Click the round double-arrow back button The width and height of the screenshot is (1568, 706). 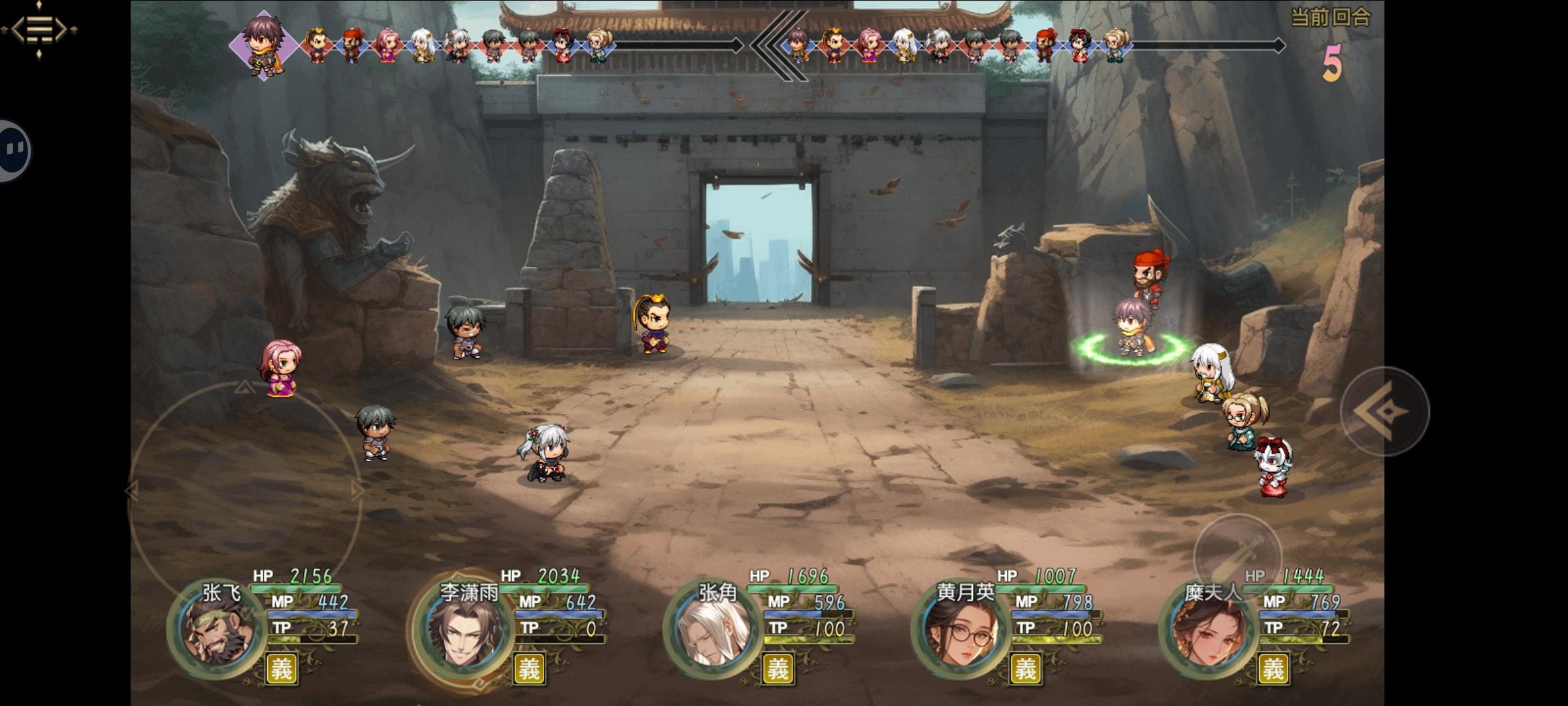[1384, 412]
